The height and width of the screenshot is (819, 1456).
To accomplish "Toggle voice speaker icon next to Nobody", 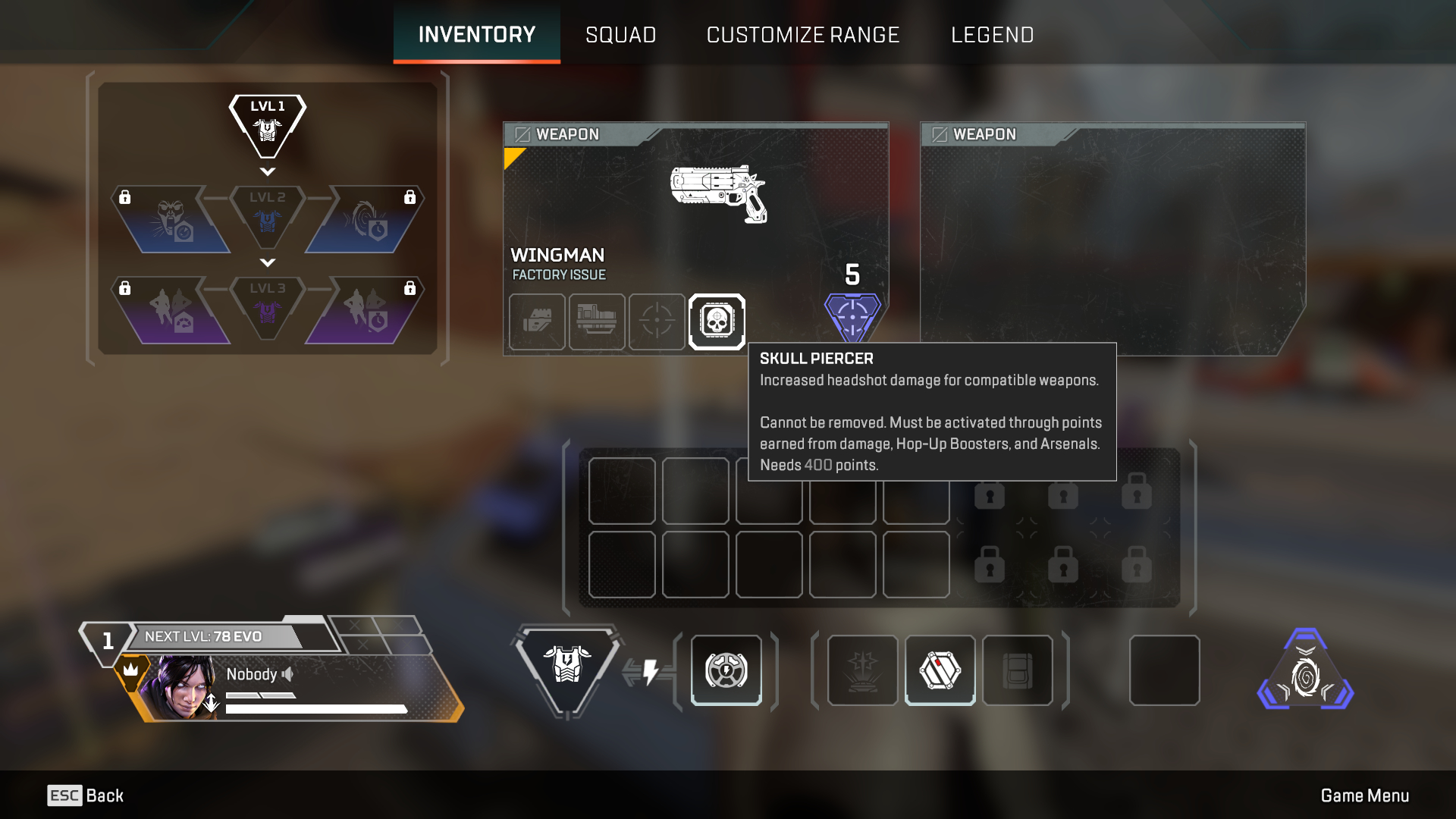I will click(x=287, y=674).
